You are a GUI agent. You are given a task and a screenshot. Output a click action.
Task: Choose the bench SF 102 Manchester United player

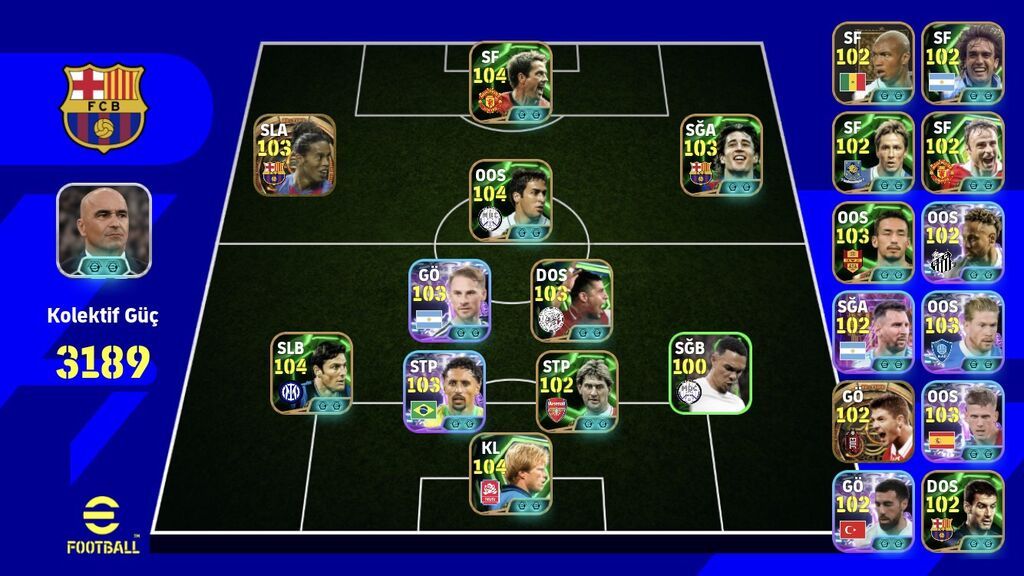961,153
